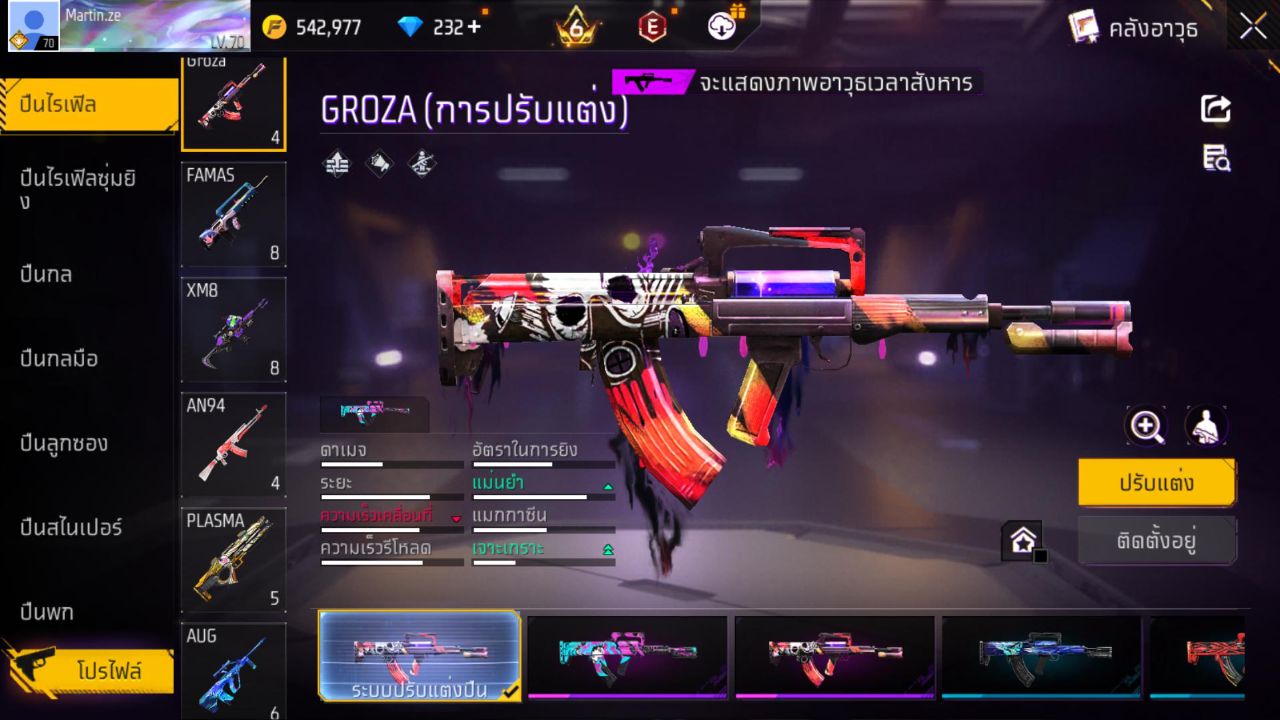Click the magnifier zoom icon near the weapon
This screenshot has width=1280, height=720.
[1146, 425]
